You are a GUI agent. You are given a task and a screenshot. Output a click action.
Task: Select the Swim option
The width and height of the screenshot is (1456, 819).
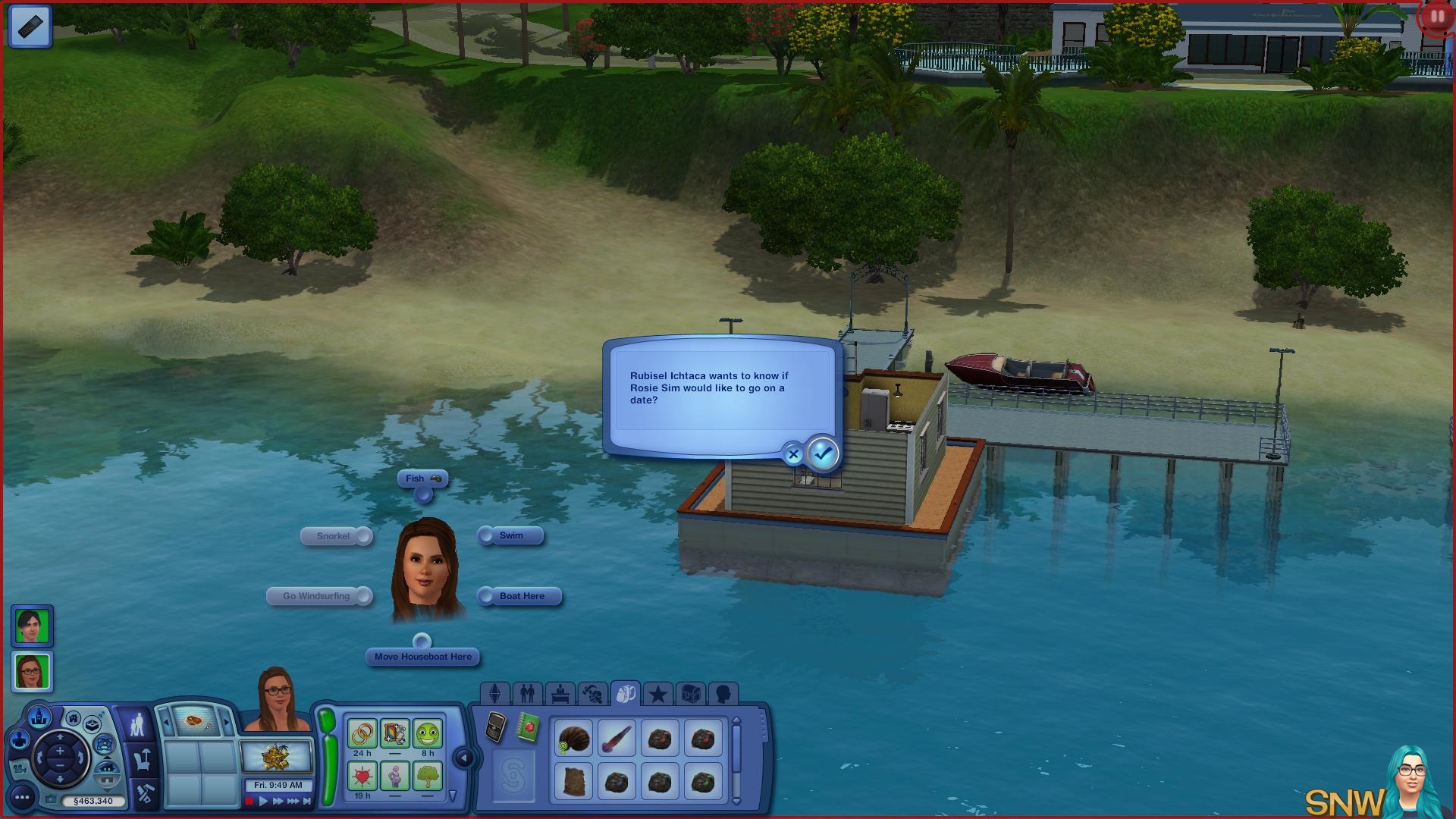[x=511, y=535]
